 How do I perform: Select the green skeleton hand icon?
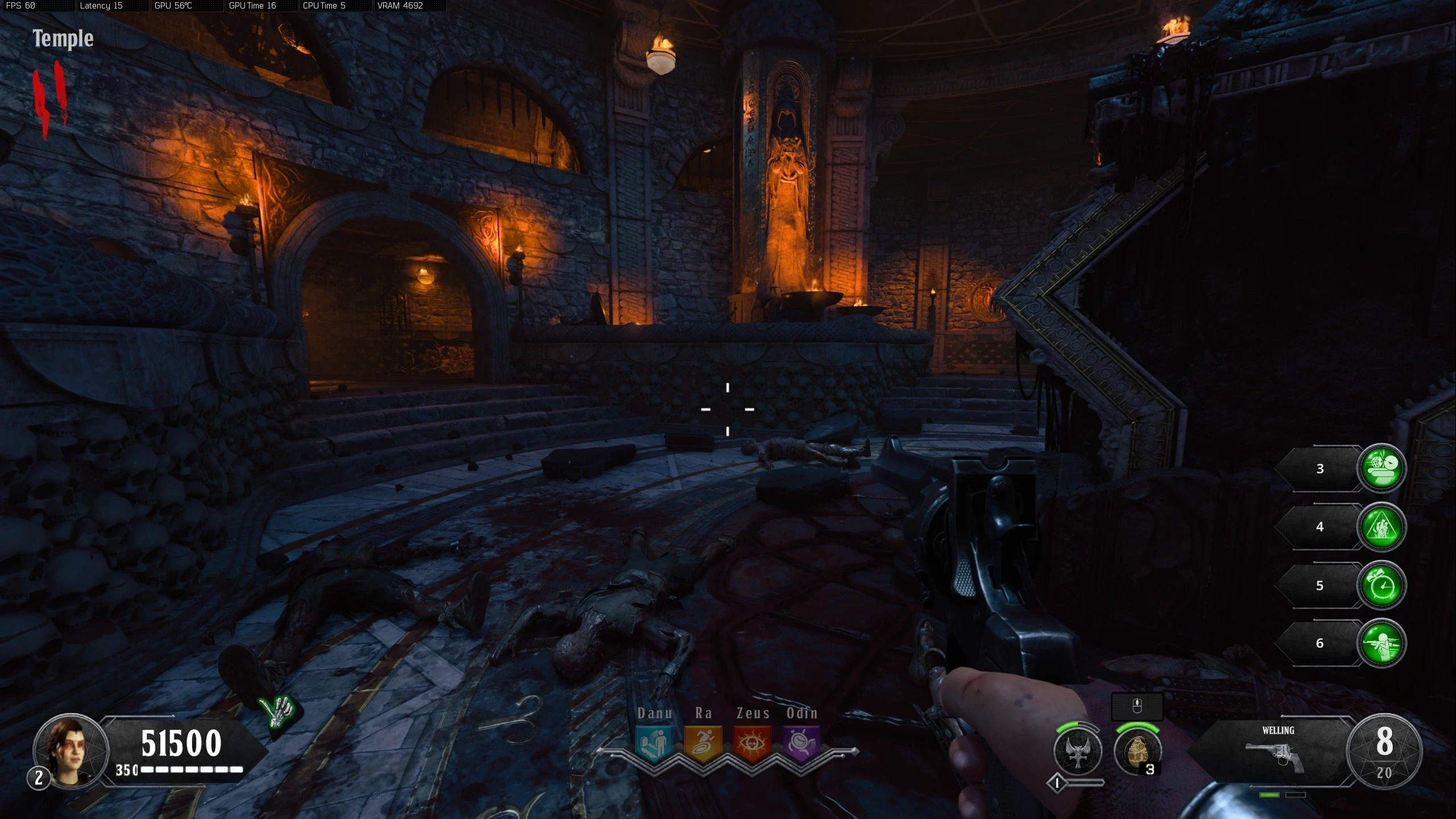[x=279, y=711]
